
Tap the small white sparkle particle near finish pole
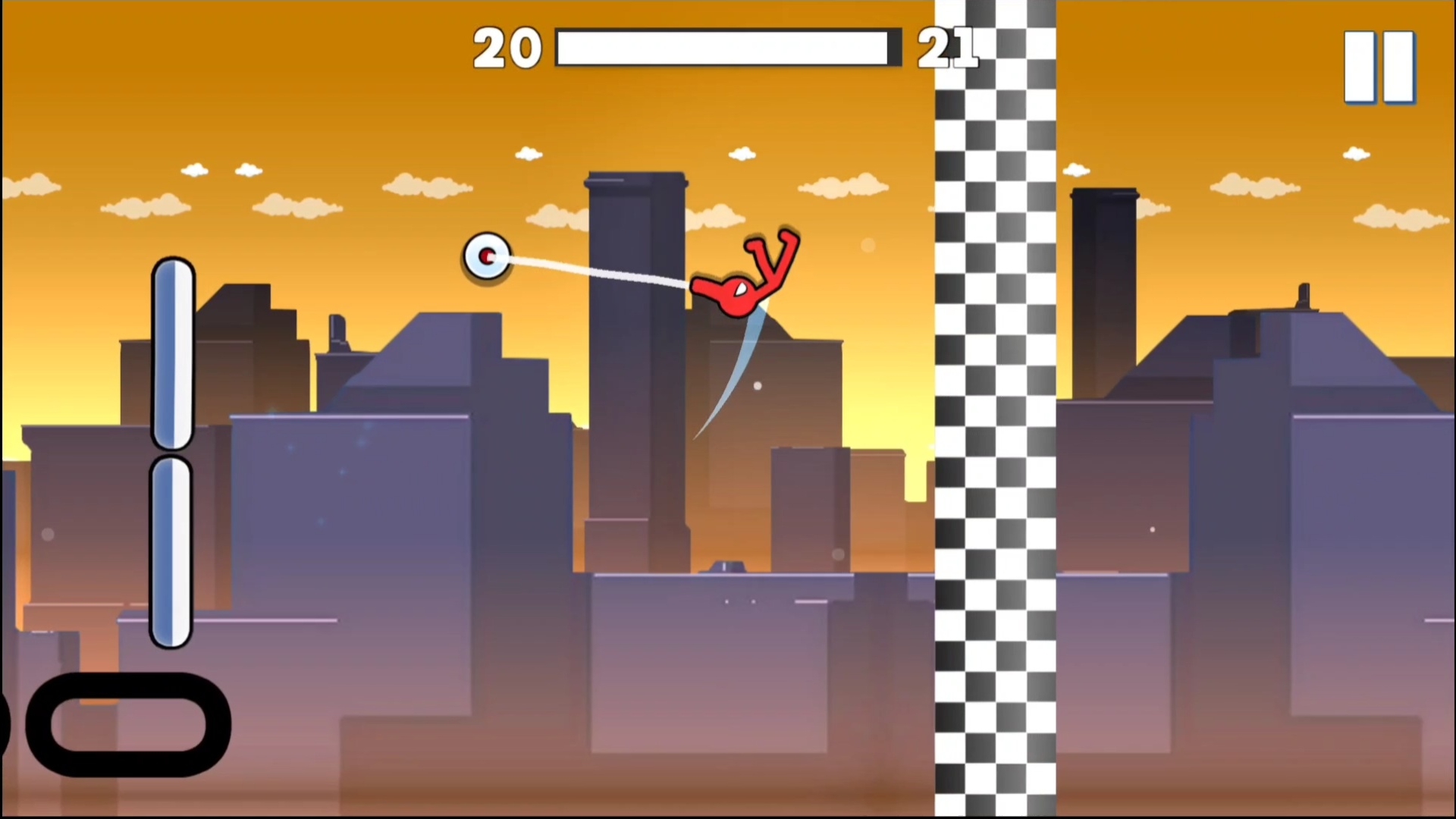coord(870,246)
